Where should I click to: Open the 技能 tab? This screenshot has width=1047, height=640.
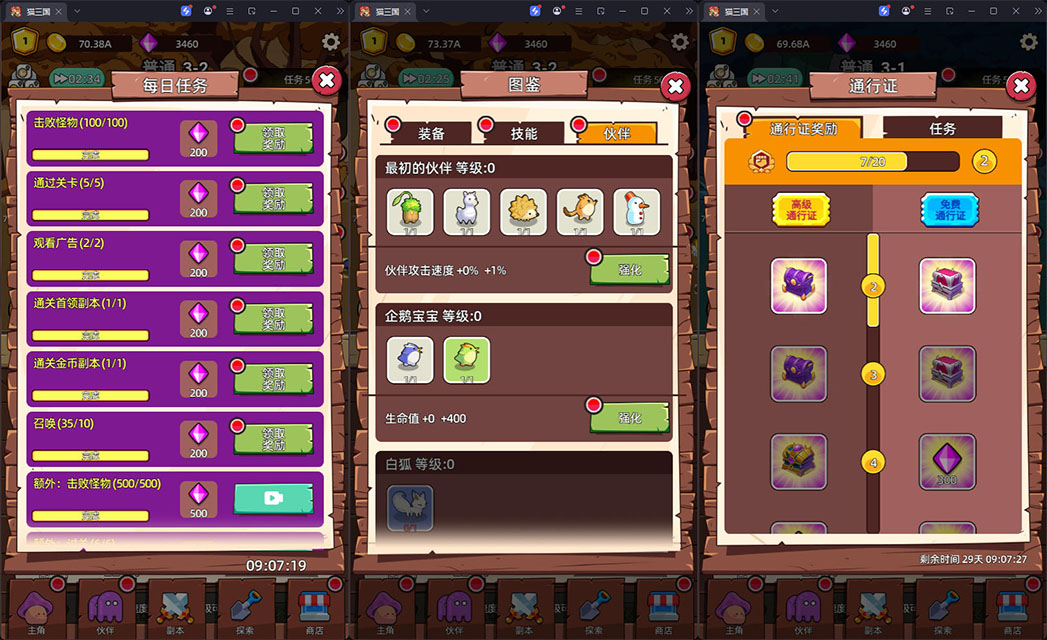coord(523,133)
